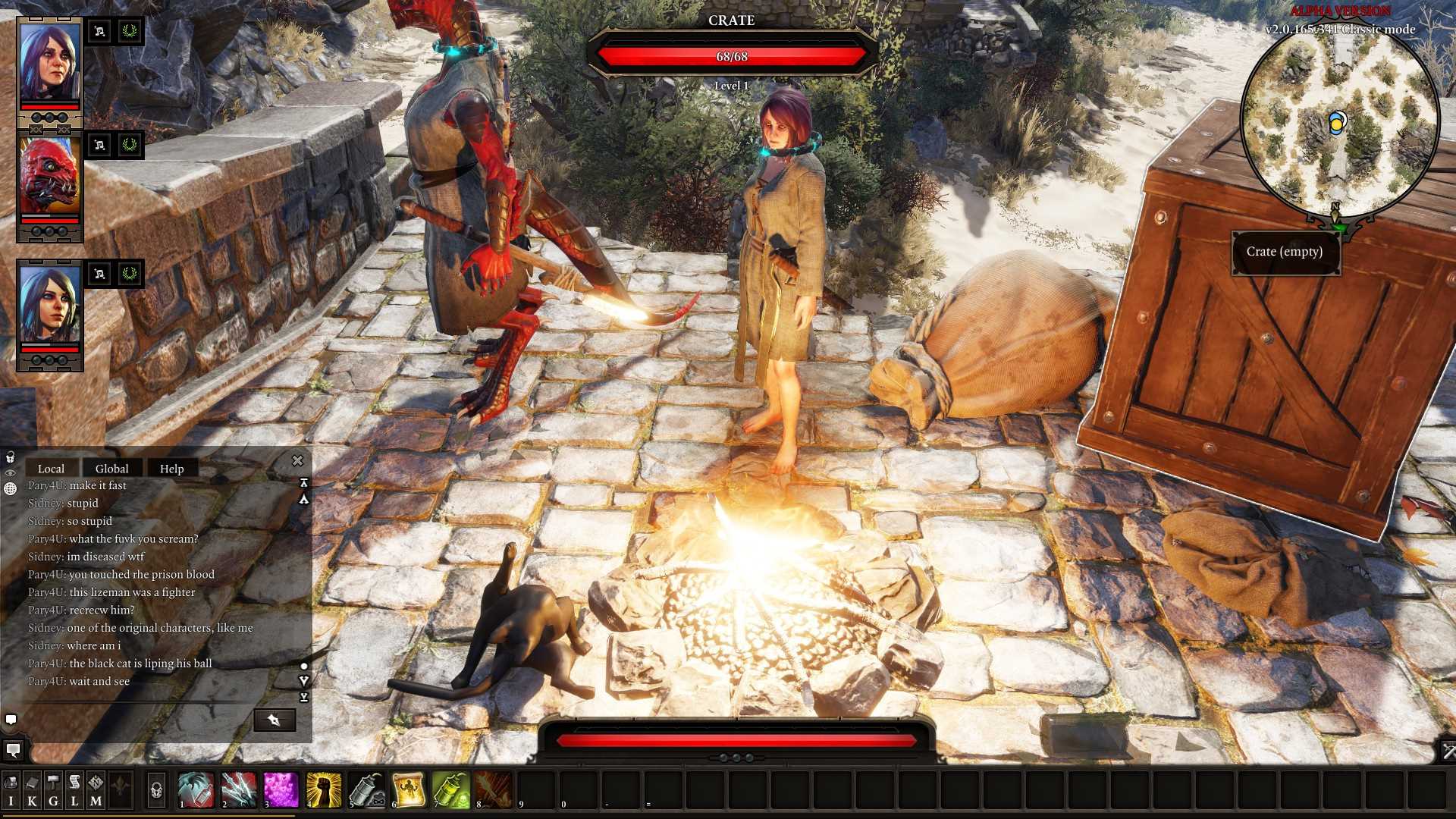1456x819 pixels.
Task: Toggle the music note icon beside the top portrait
Action: pos(99,32)
